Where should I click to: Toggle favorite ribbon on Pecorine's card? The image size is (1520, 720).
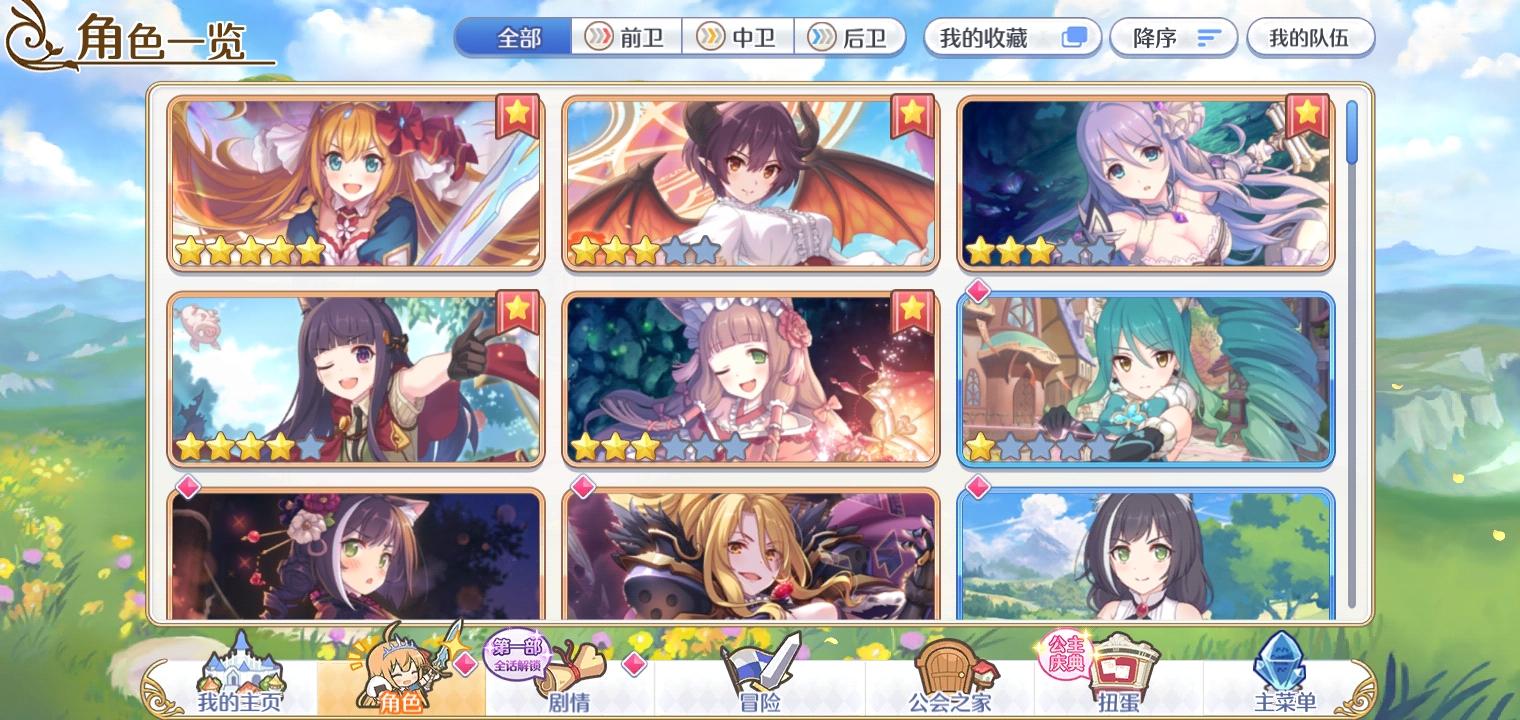click(517, 113)
